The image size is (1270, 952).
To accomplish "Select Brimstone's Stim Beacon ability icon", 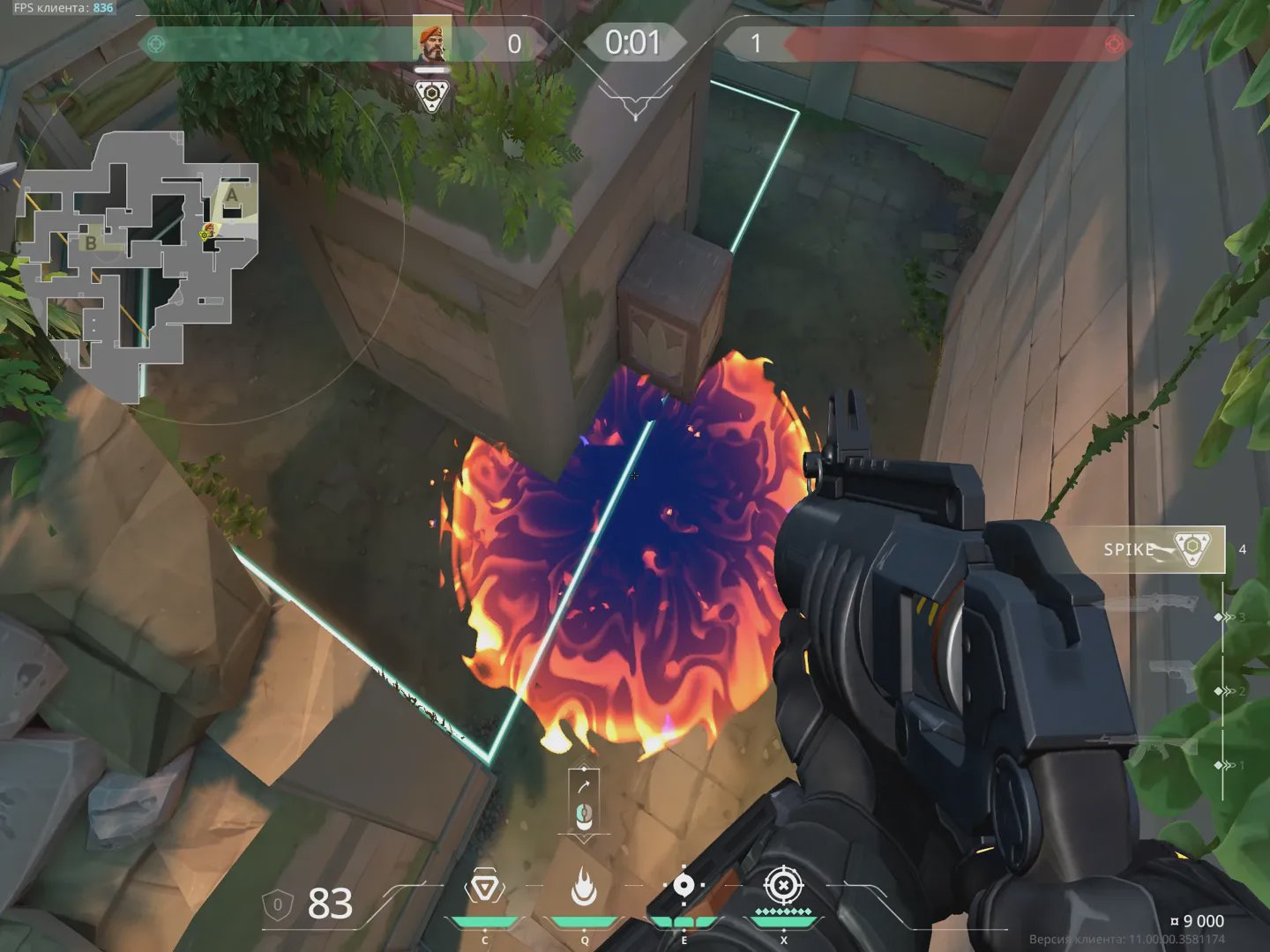I will click(484, 889).
